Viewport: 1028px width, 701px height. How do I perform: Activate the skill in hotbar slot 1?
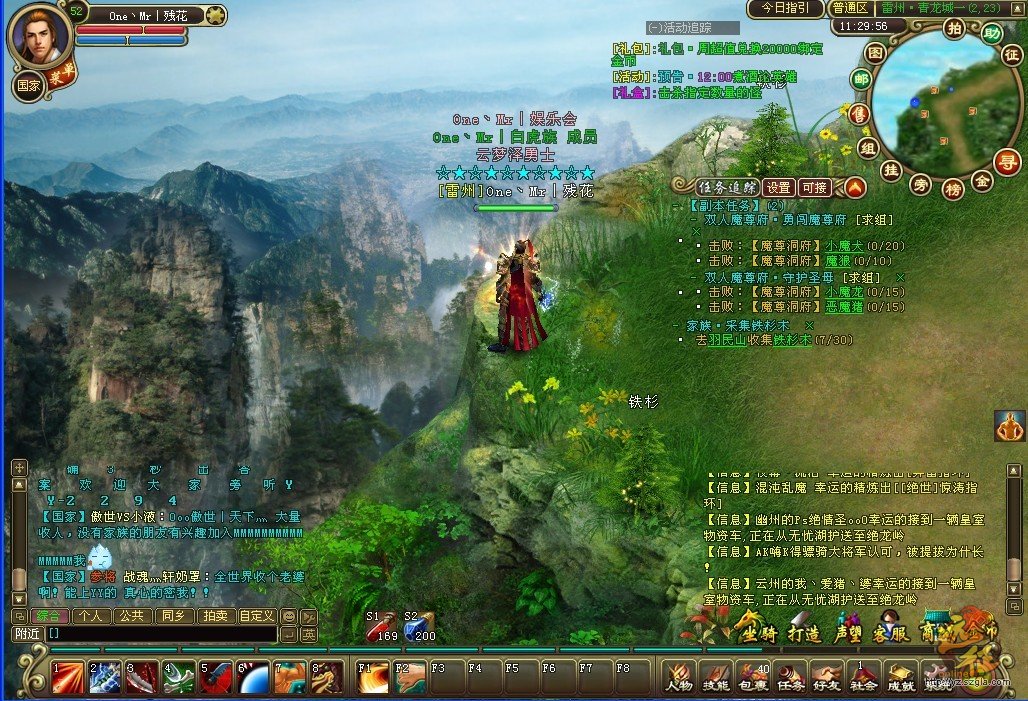tap(68, 677)
